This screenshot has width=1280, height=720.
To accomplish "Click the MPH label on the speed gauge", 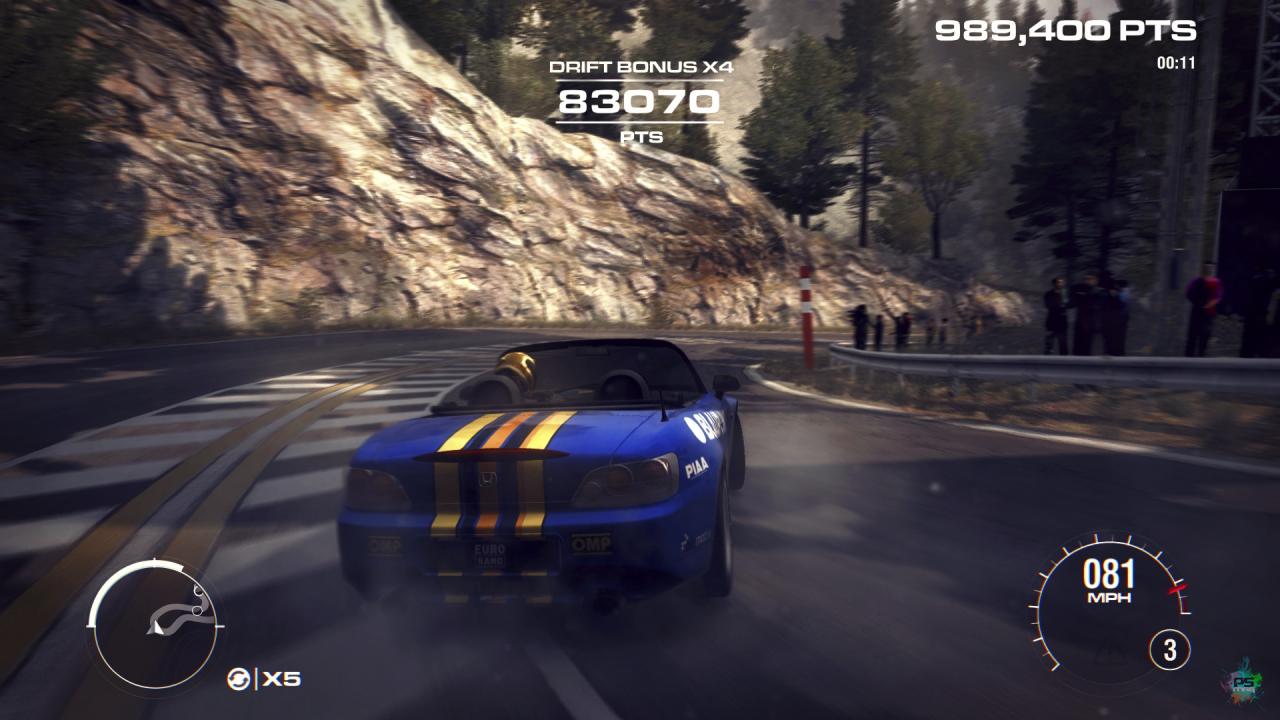I will (1109, 597).
